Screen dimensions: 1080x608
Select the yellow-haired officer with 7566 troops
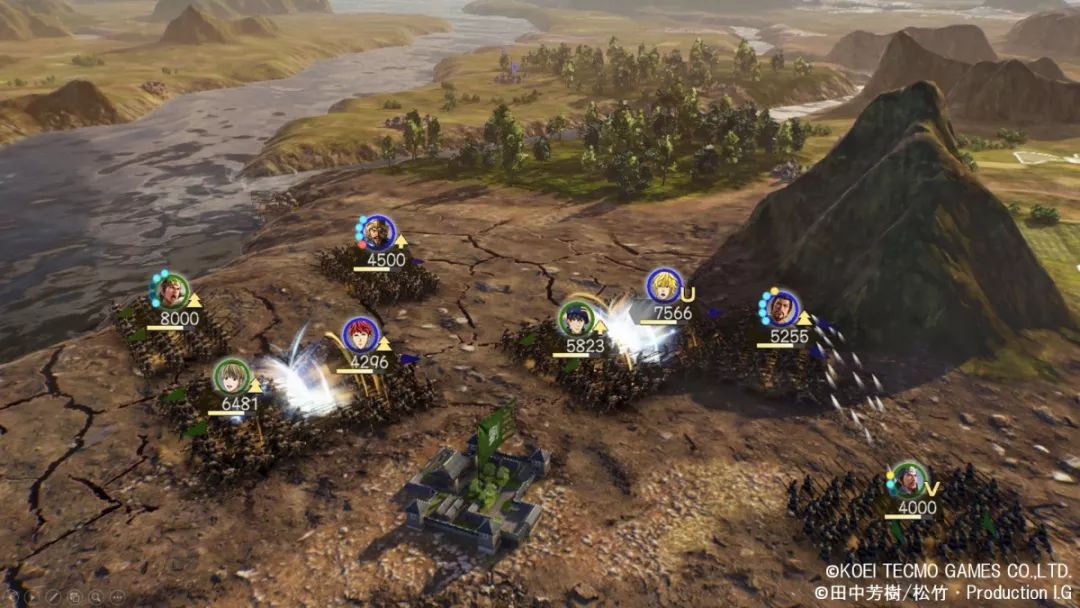click(x=663, y=285)
